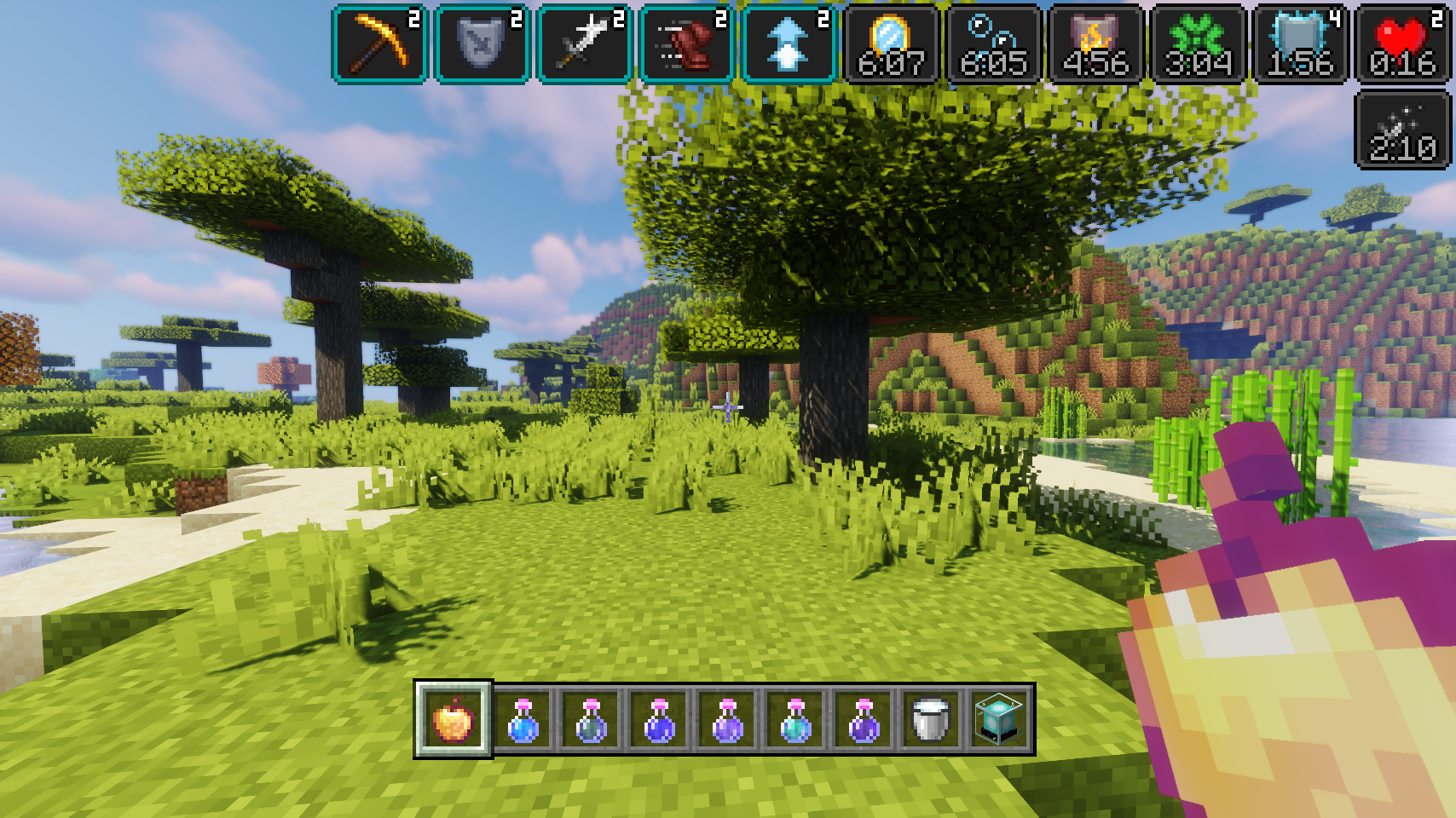
Task: Pick the grey-green potion in the hotbar
Action: click(x=591, y=720)
